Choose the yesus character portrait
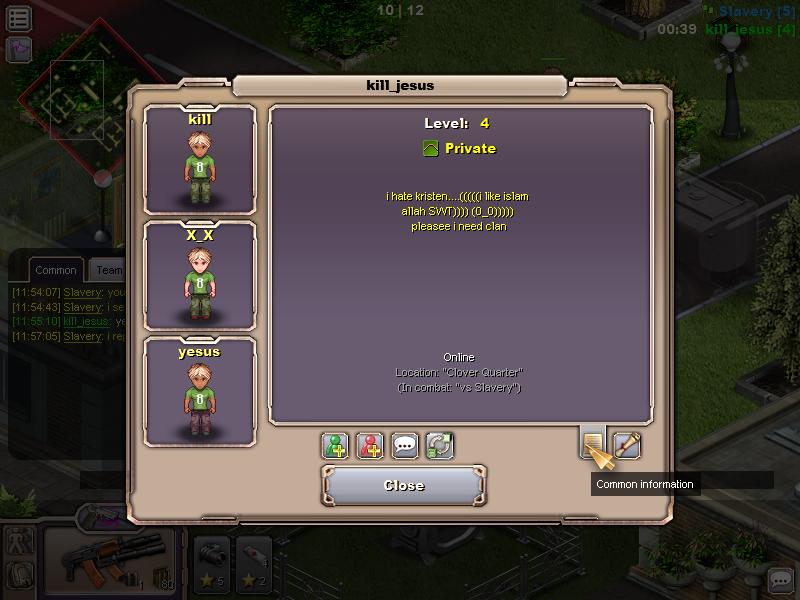The image size is (800, 600). click(200, 392)
